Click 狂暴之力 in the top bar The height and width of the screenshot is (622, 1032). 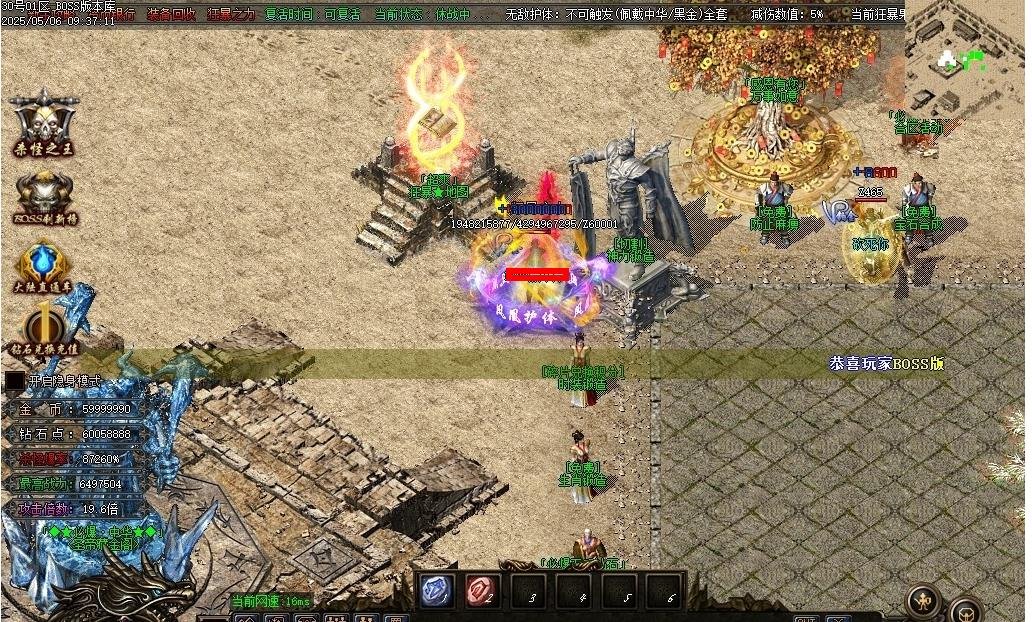(231, 14)
